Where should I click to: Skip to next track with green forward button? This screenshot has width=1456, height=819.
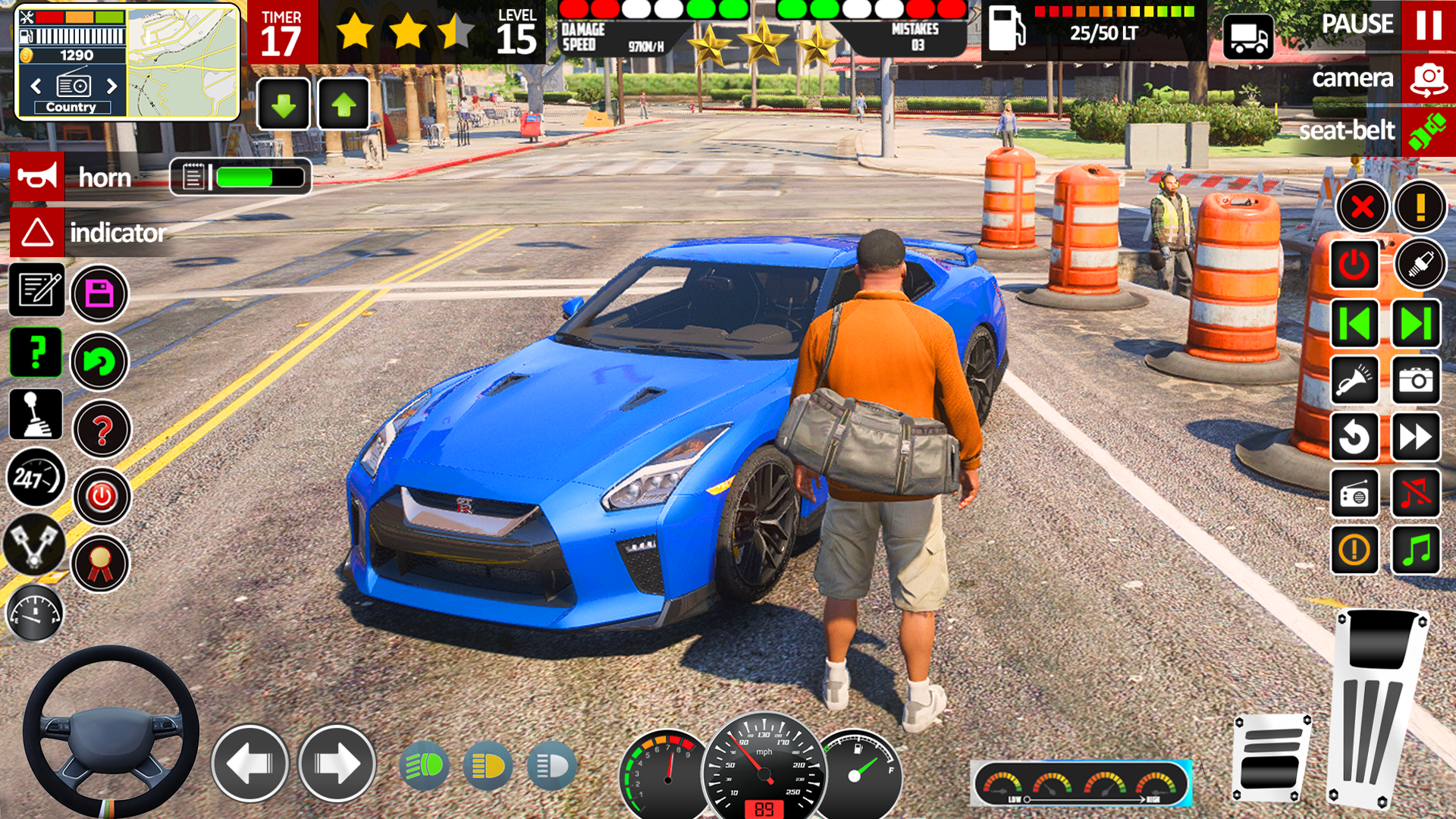[1415, 324]
